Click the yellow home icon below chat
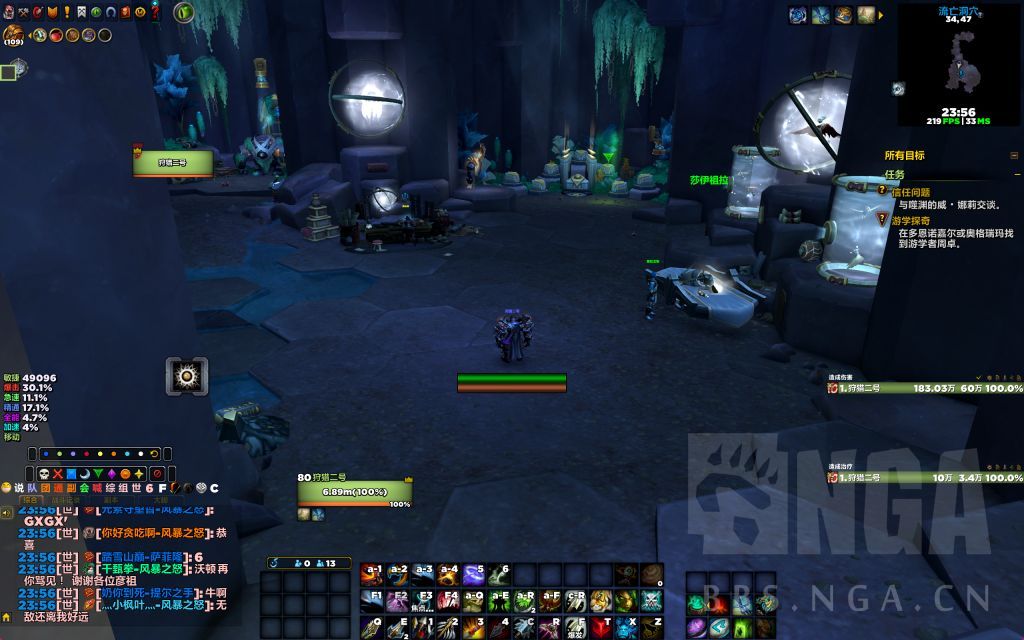Screen dimensions: 1024x640 pos(8,616)
